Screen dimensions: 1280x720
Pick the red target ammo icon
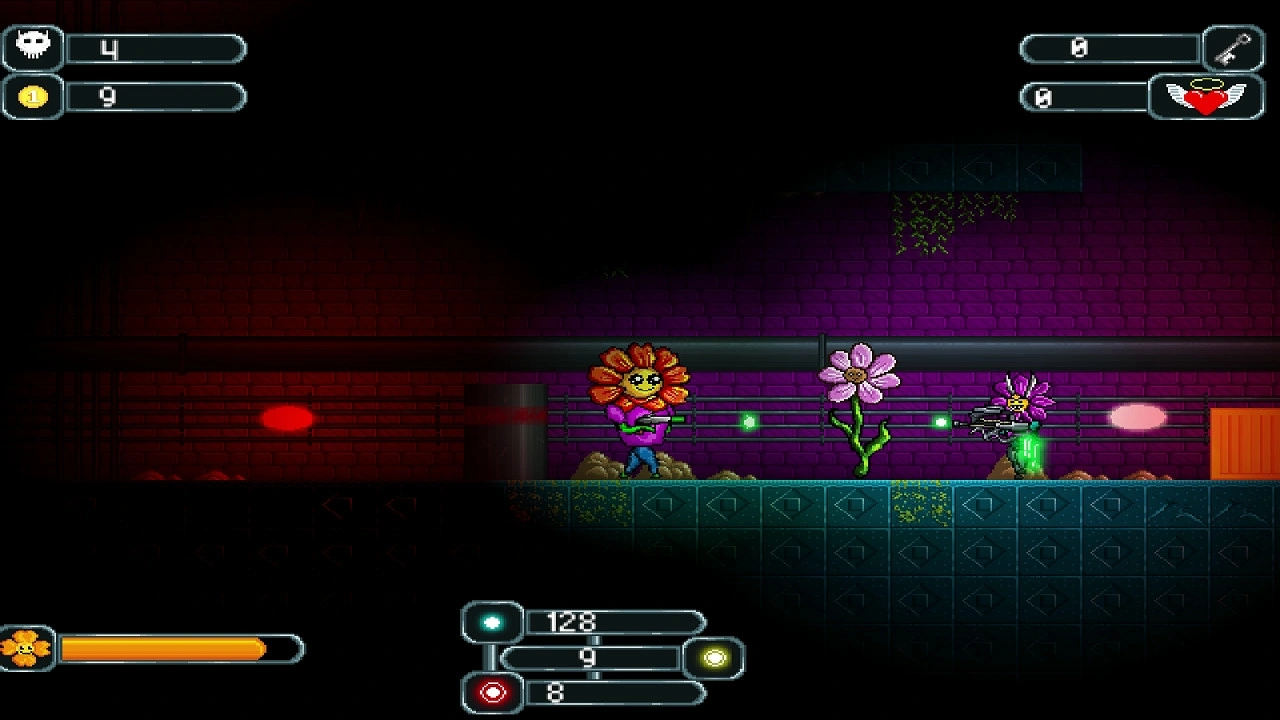492,692
